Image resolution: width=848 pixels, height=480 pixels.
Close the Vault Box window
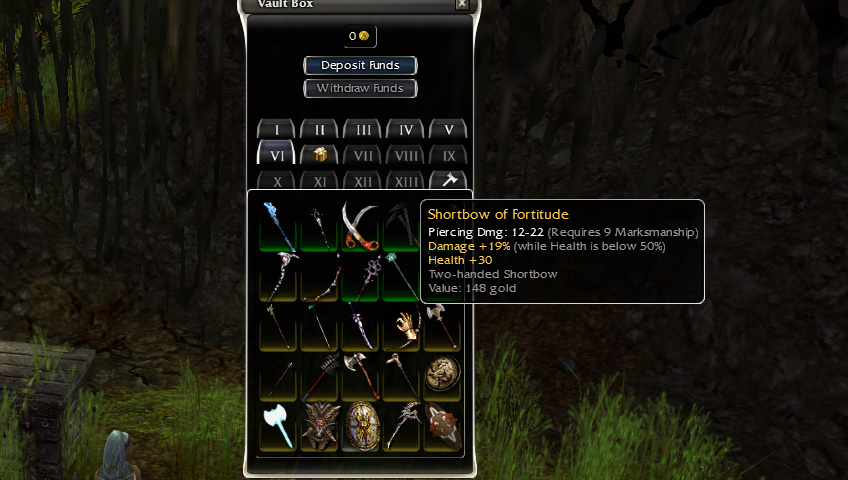pos(461,4)
